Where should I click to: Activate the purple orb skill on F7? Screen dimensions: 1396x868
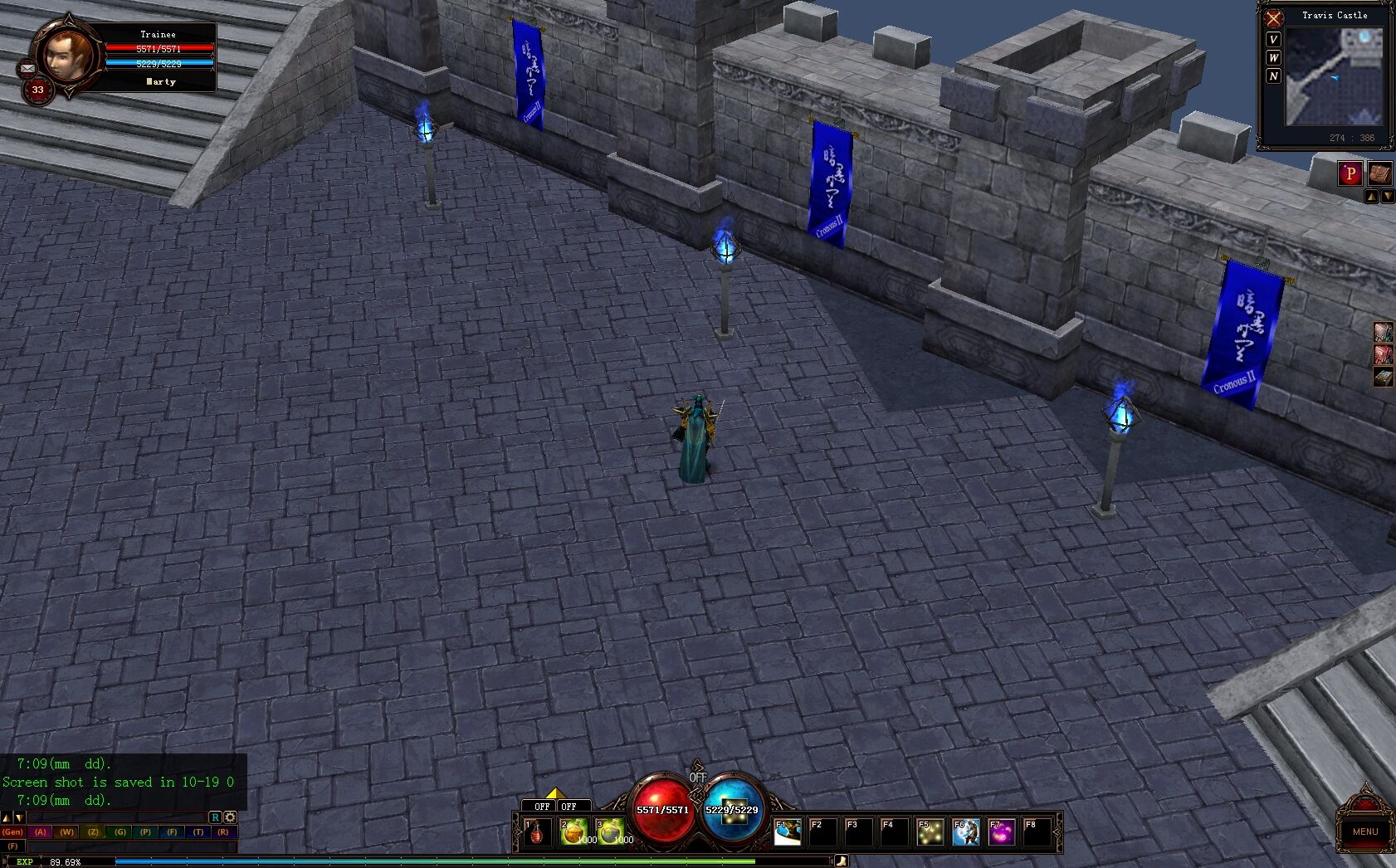[x=1002, y=831]
